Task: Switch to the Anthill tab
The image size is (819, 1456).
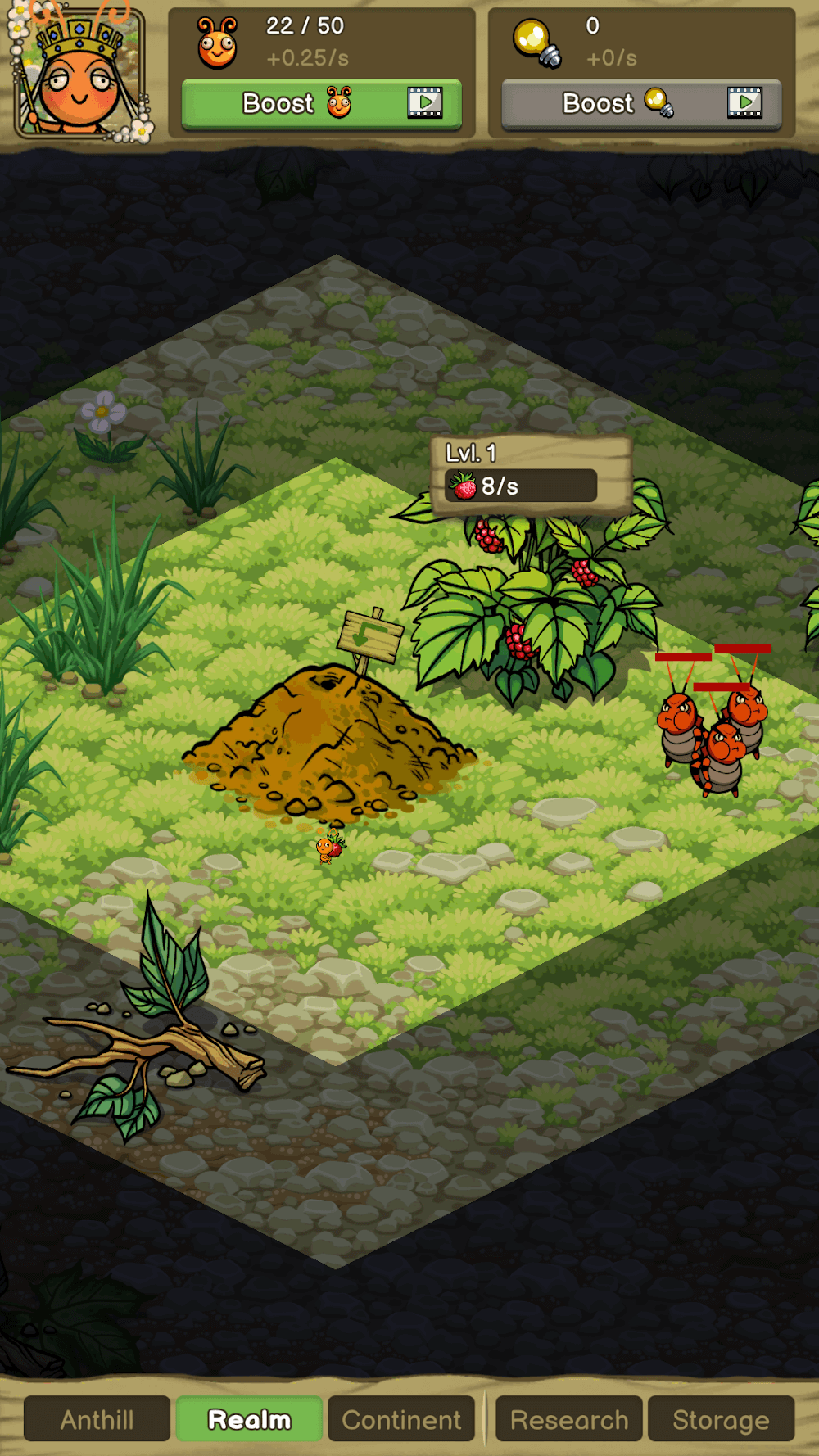Action: point(97,1419)
